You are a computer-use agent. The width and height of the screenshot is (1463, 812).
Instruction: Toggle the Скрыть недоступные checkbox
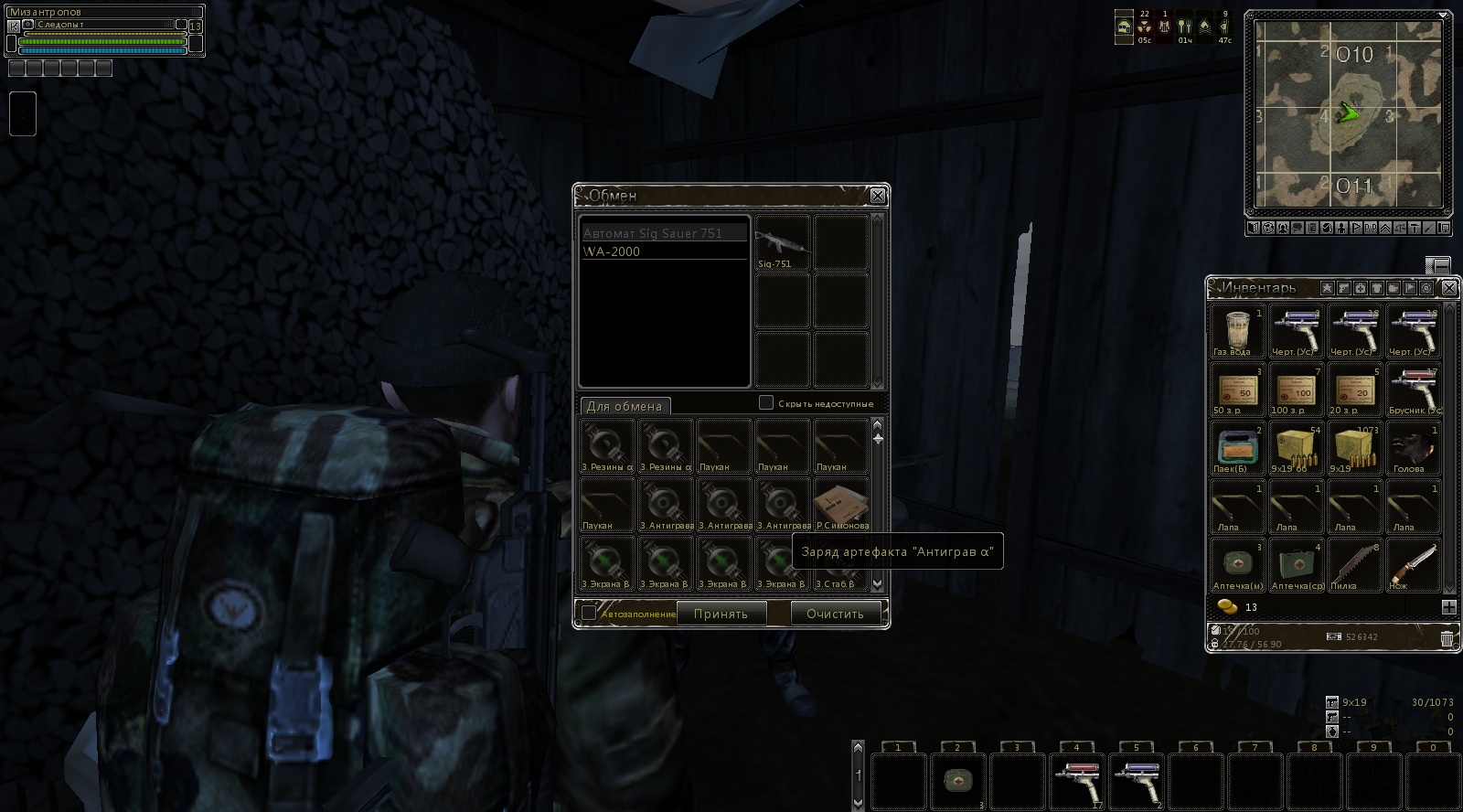click(766, 402)
